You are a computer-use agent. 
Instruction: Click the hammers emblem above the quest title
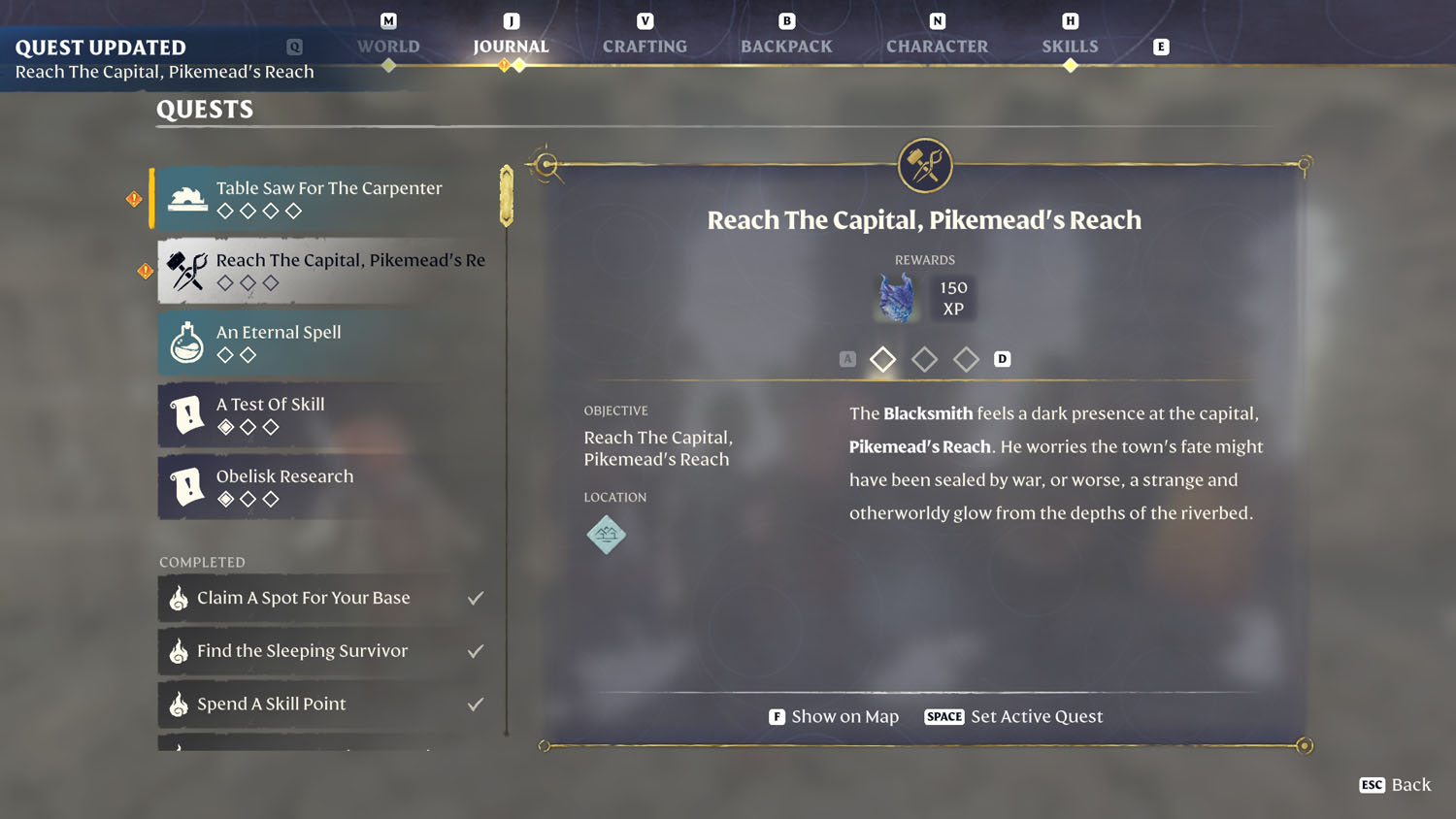click(924, 165)
